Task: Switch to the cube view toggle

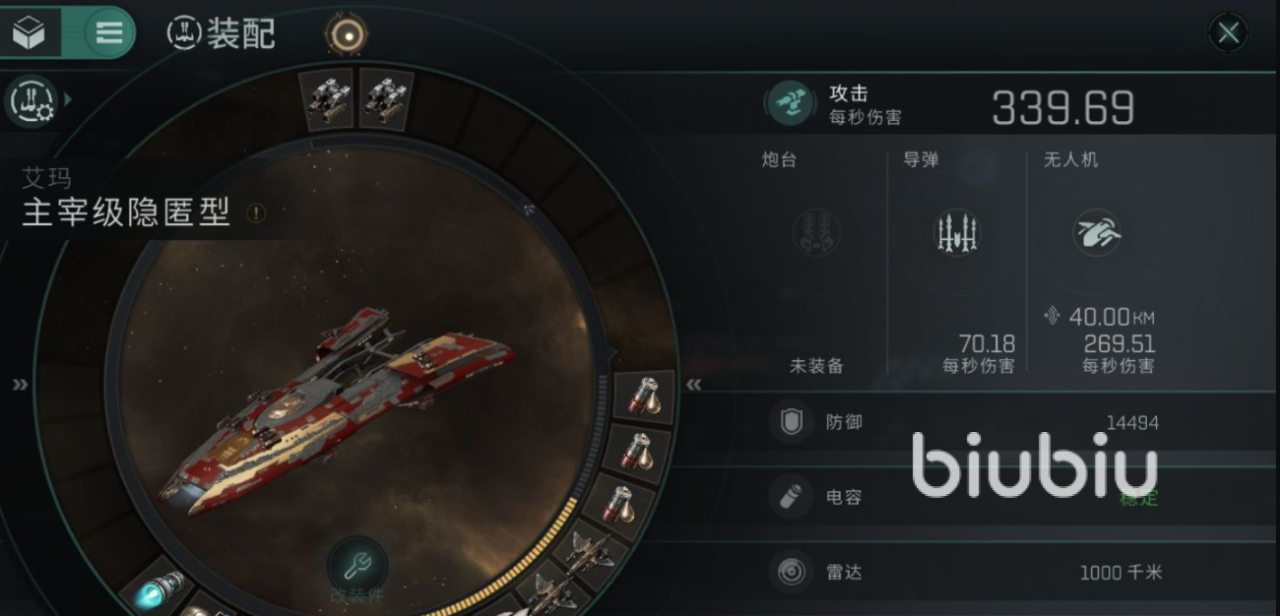Action: (29, 33)
